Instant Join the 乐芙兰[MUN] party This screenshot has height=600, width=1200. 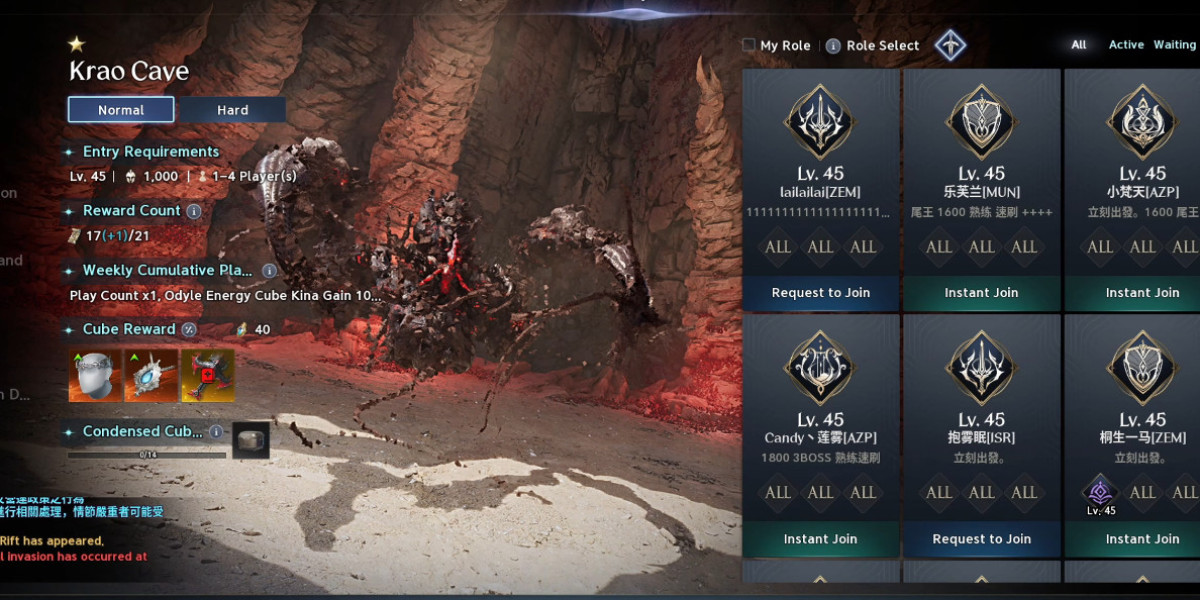coord(981,293)
